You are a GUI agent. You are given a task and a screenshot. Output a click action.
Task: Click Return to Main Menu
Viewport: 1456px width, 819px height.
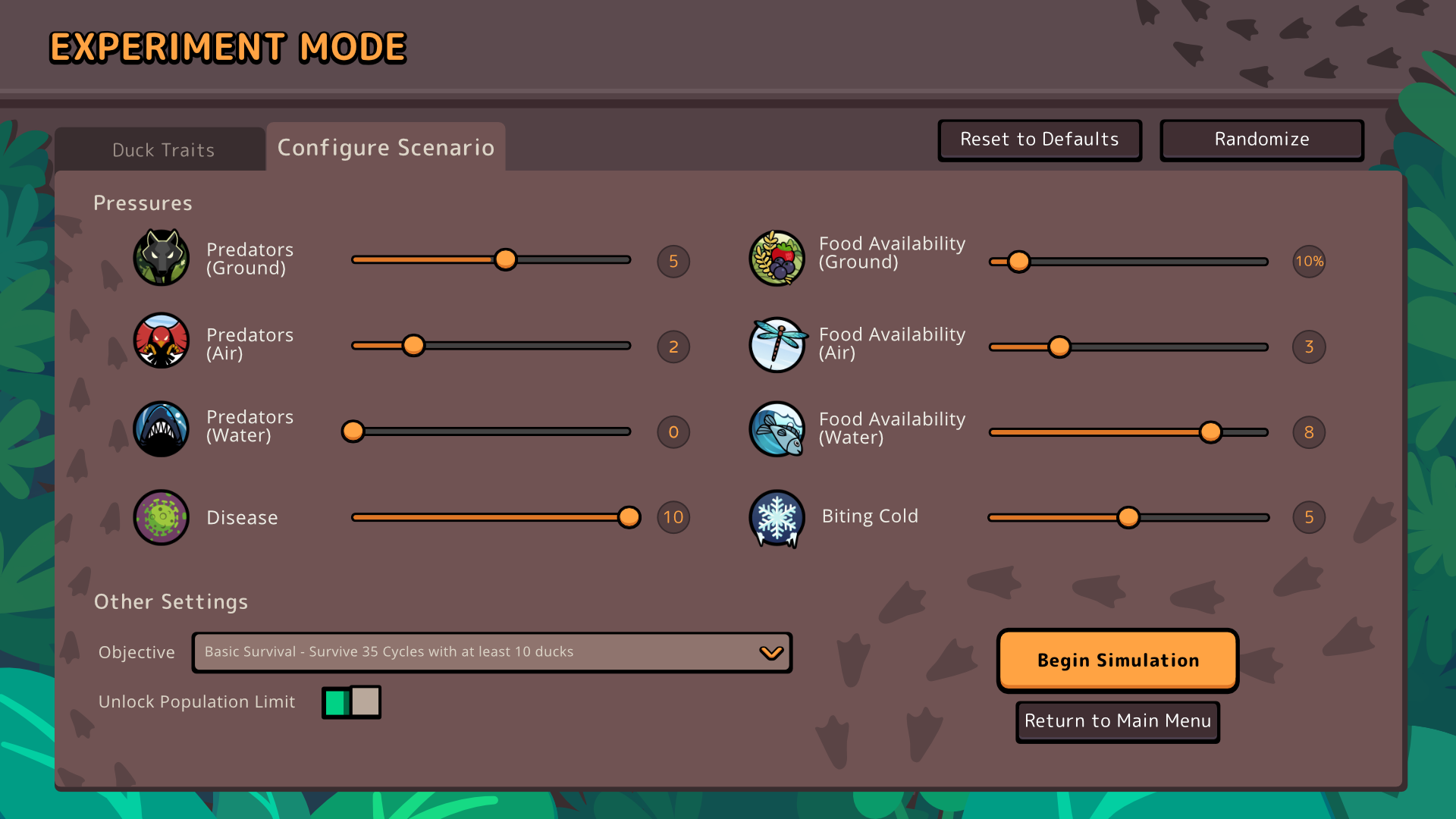(x=1116, y=721)
